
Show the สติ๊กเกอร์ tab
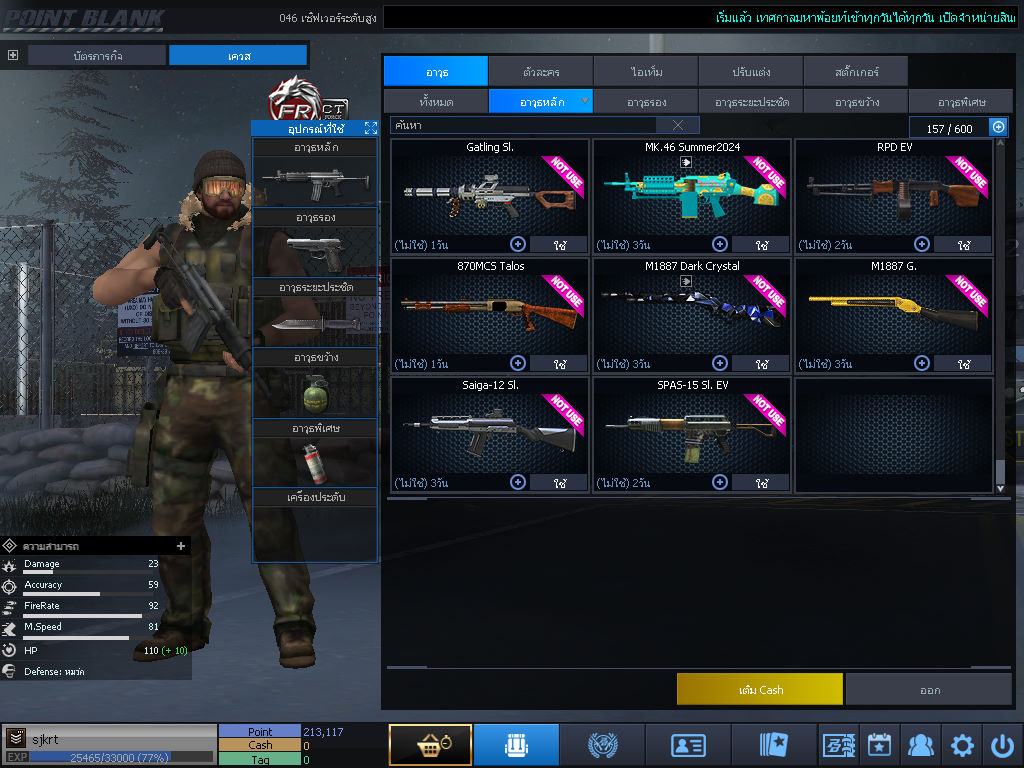click(x=855, y=72)
